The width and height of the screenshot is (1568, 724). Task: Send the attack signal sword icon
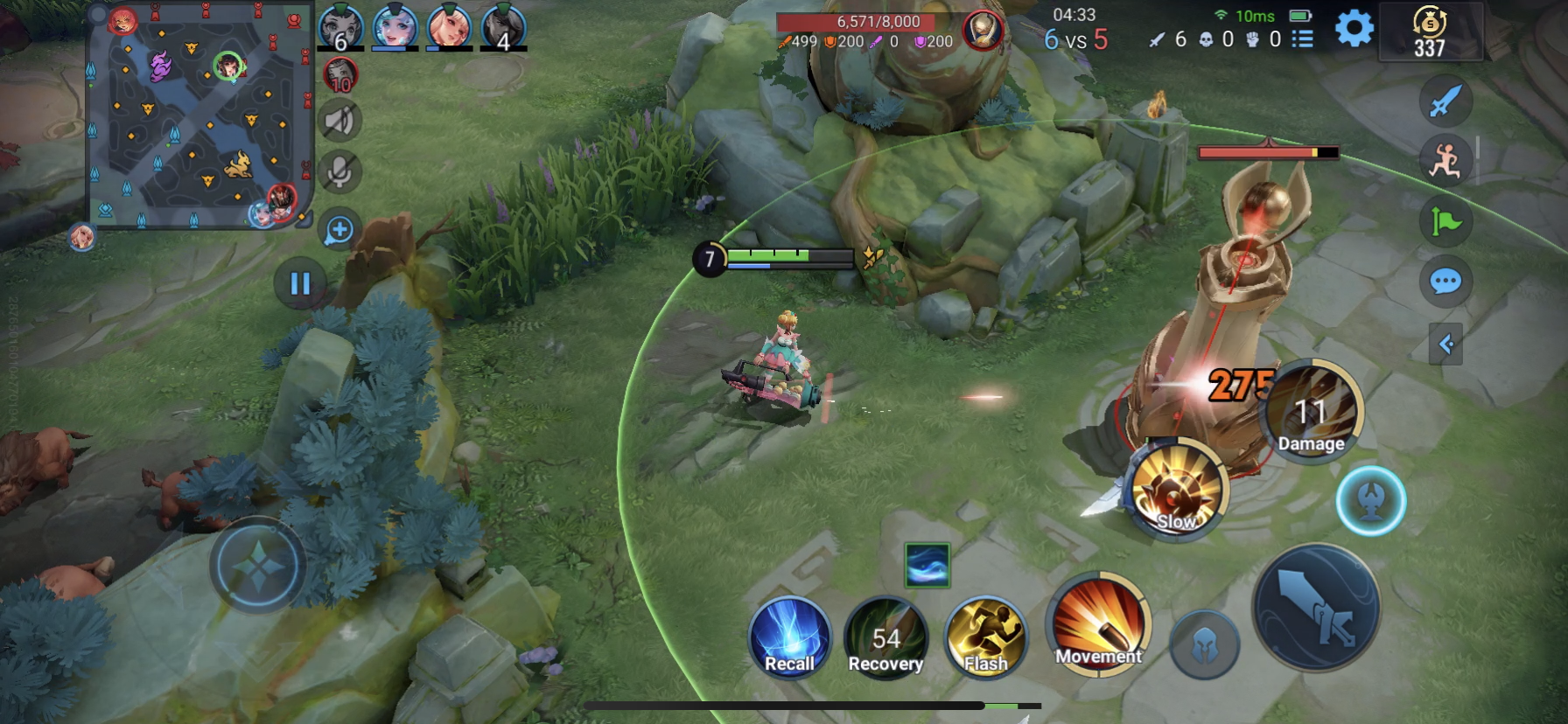click(1445, 101)
